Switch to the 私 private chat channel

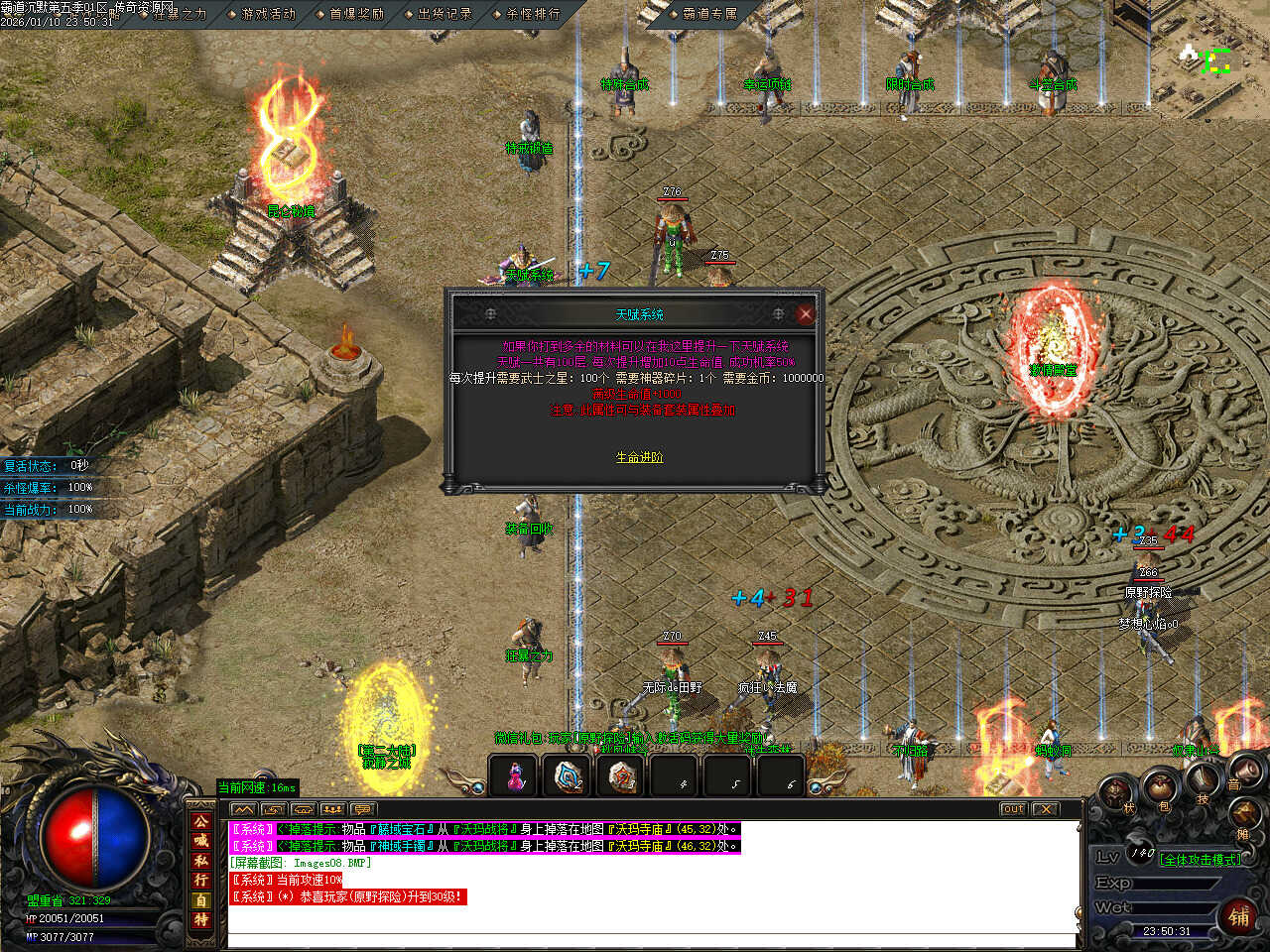[201, 861]
